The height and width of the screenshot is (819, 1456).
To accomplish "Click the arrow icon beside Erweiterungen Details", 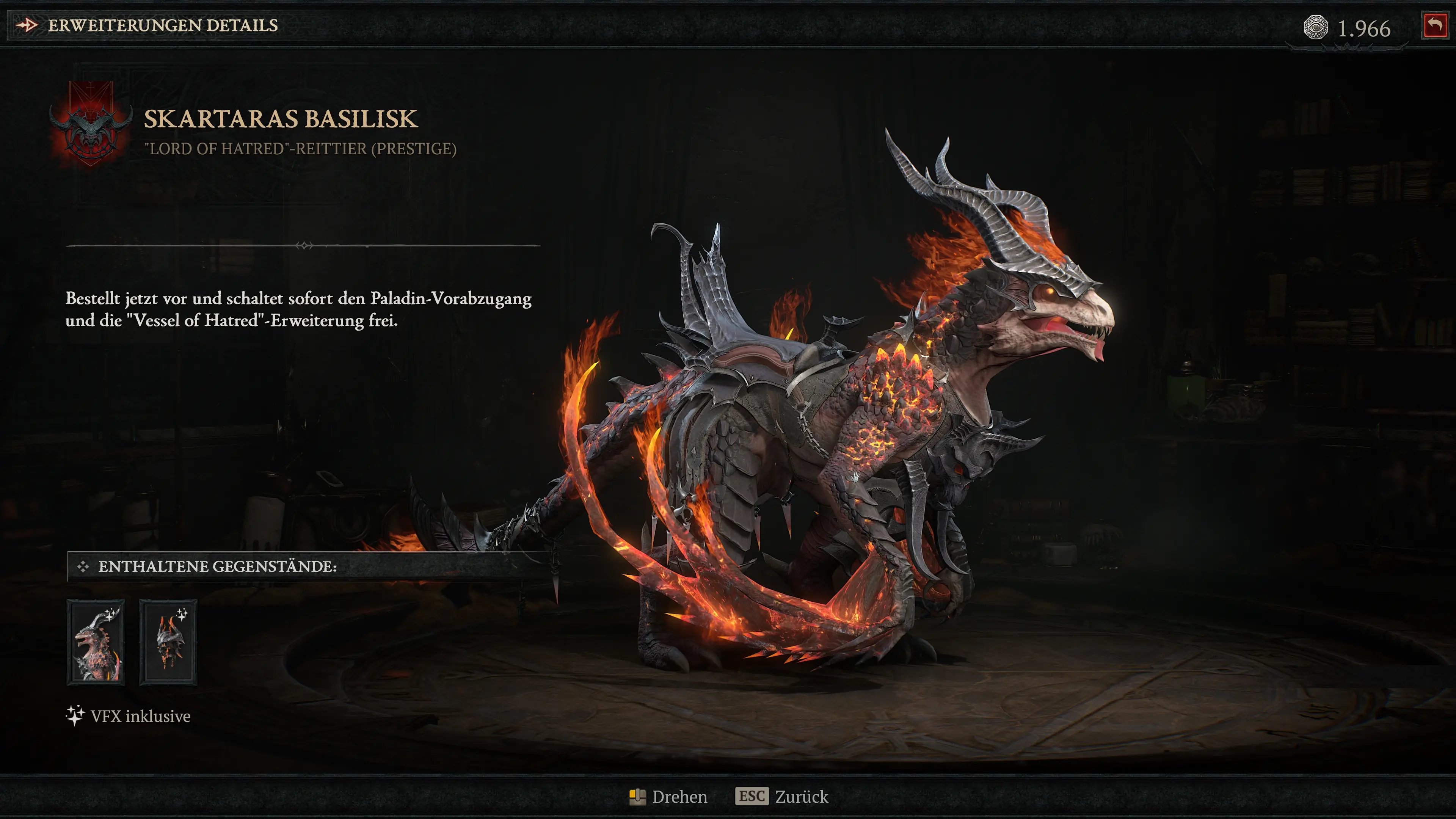I will coord(27,25).
